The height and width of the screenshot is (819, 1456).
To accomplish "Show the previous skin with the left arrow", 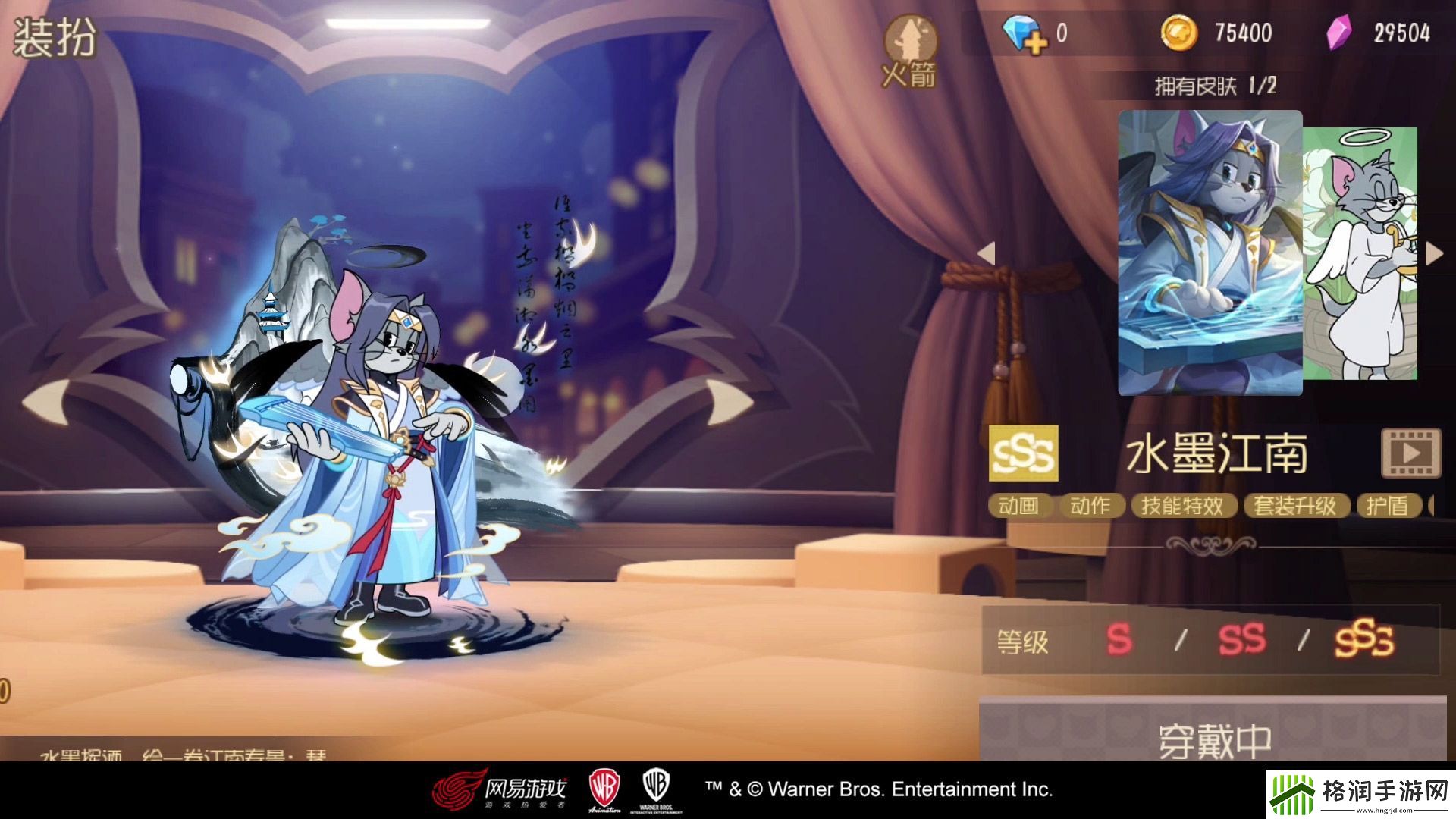I will (986, 253).
